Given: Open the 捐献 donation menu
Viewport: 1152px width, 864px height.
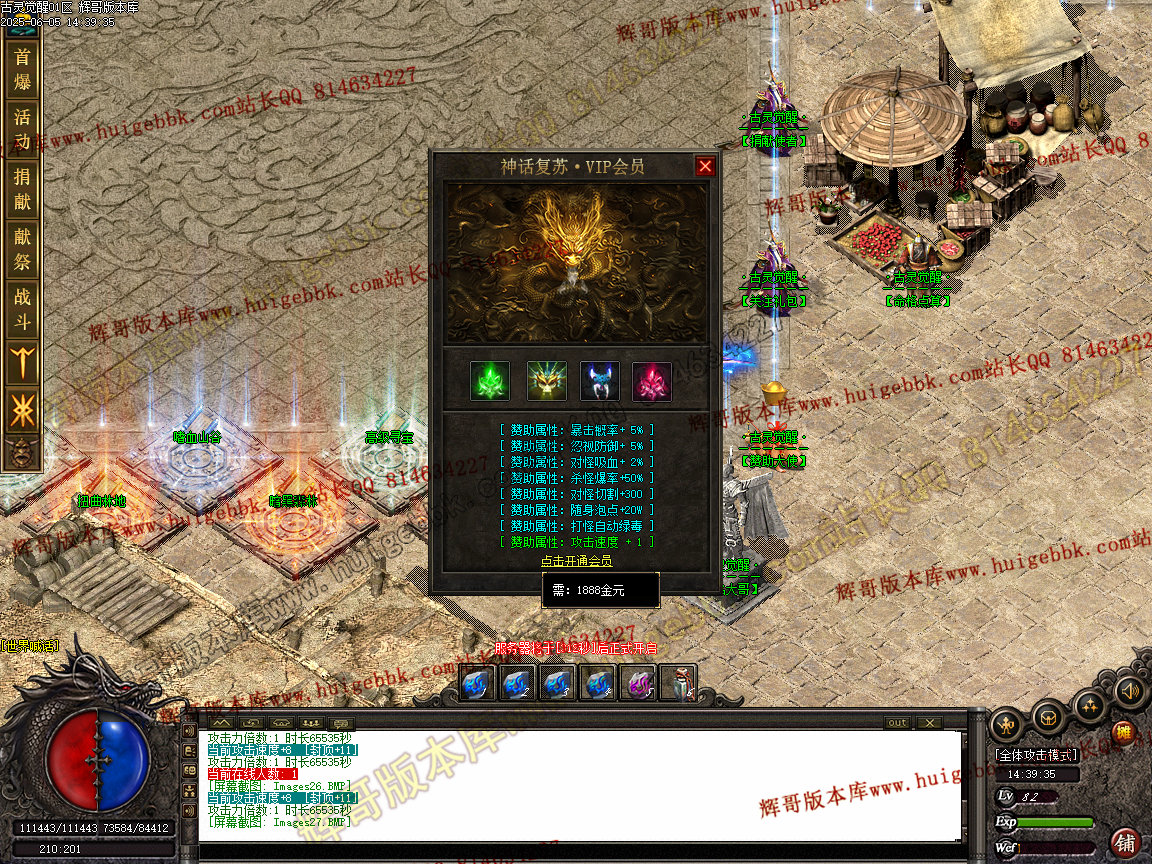Looking at the screenshot, I should 22,189.
